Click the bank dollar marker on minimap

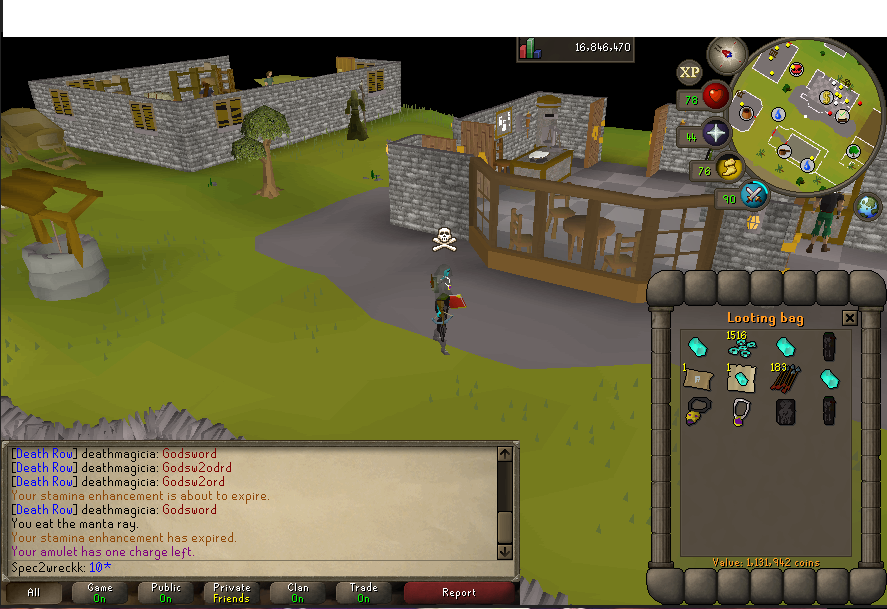827,97
